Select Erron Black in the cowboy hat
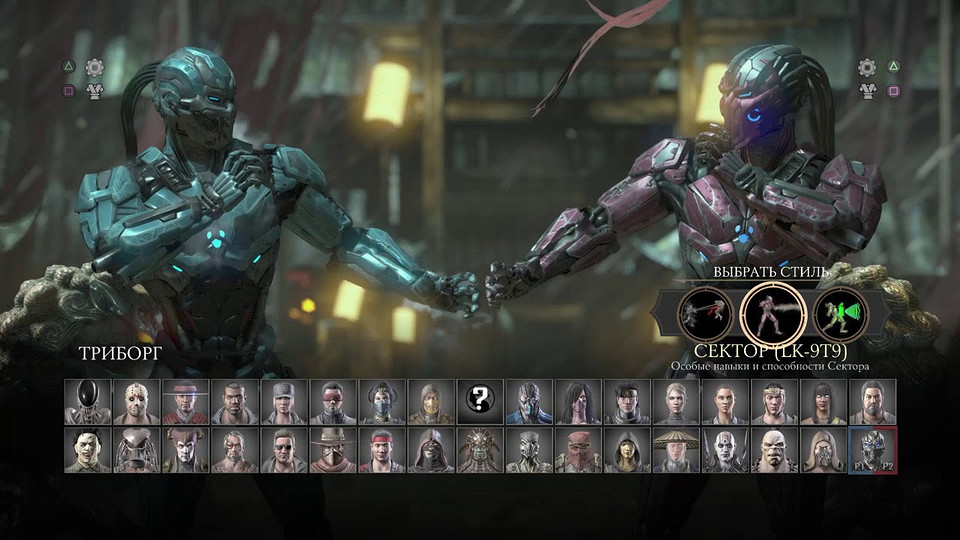Screen dimensions: 960x540 pyautogui.click(x=333, y=450)
